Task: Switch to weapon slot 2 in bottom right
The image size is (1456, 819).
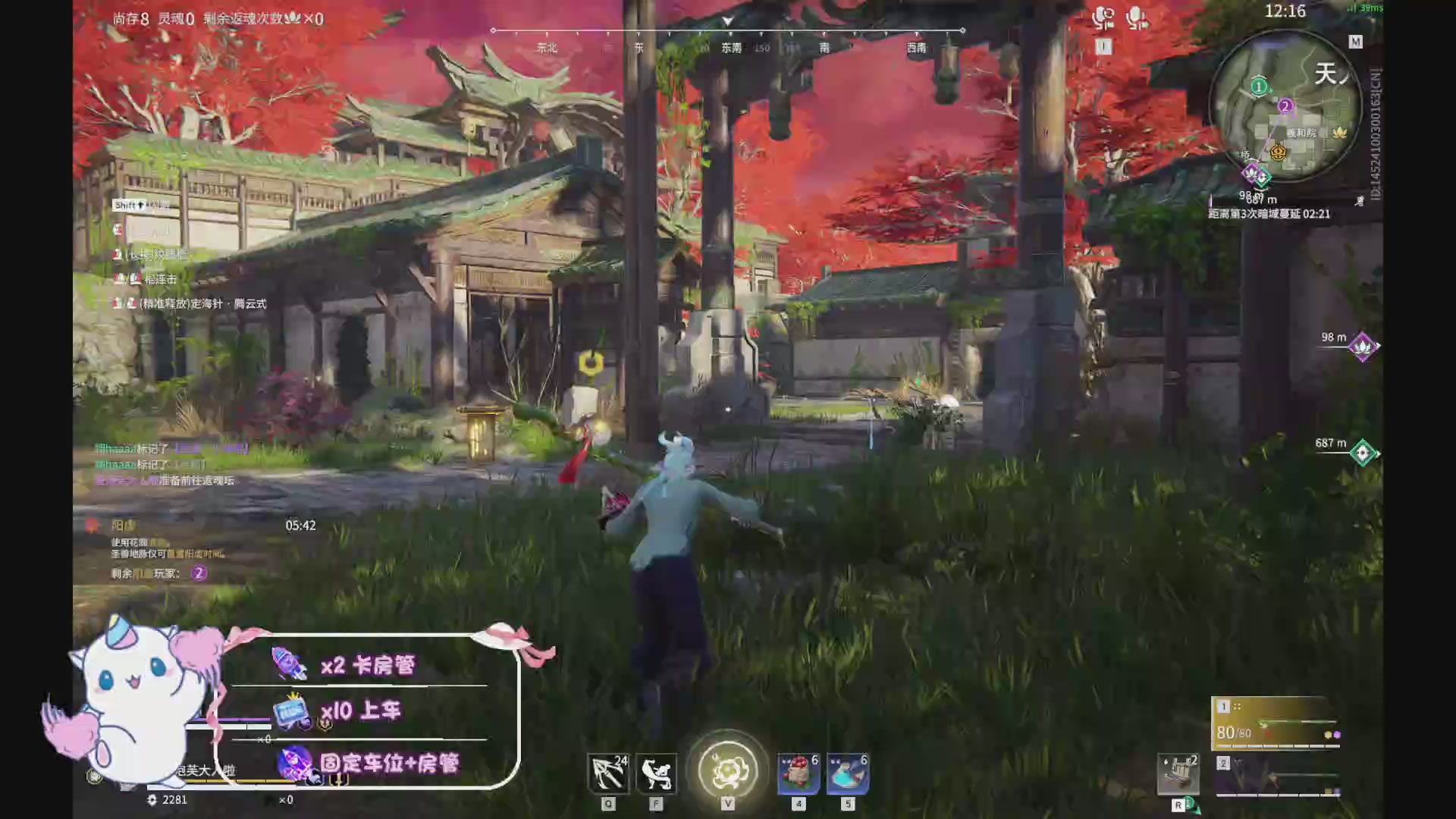Action: 1223,763
